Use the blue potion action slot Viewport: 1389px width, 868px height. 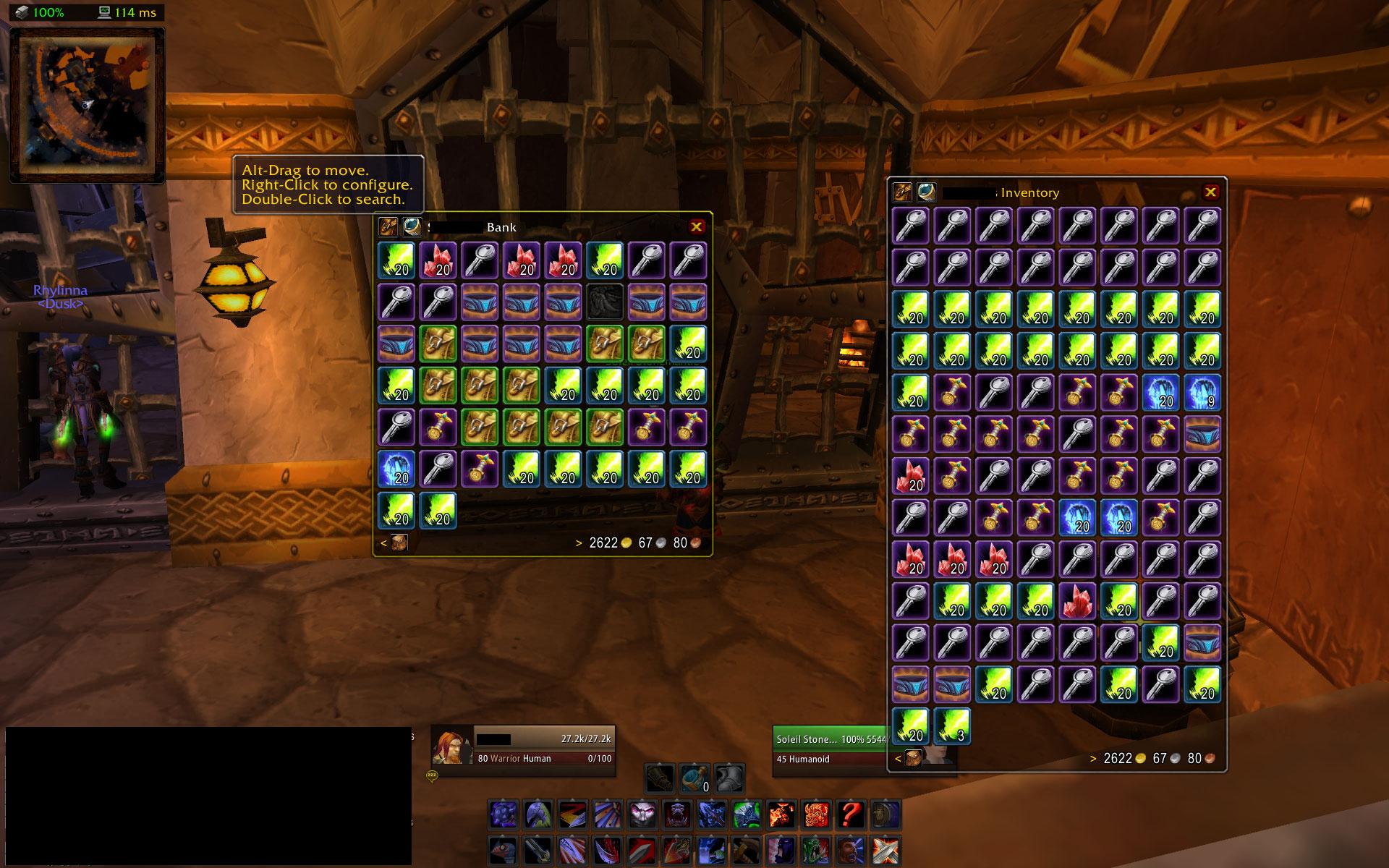tap(694, 779)
